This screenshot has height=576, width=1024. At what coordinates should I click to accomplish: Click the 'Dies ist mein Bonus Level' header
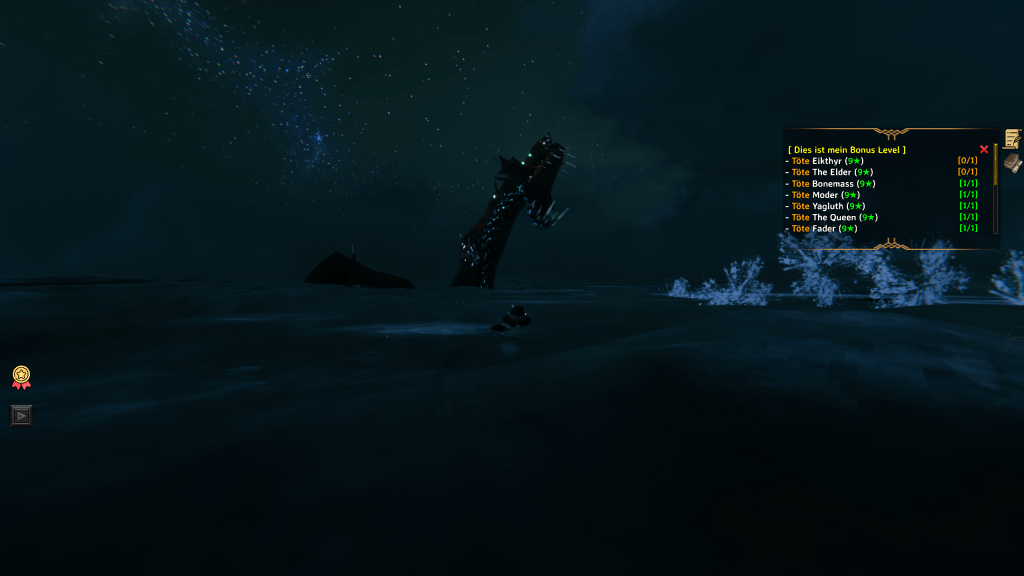coord(847,150)
